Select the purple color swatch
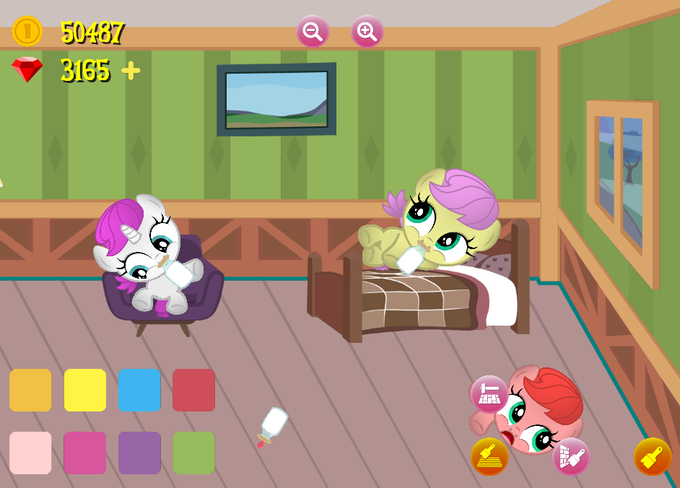Viewport: 680px width, 488px height. pos(139,452)
